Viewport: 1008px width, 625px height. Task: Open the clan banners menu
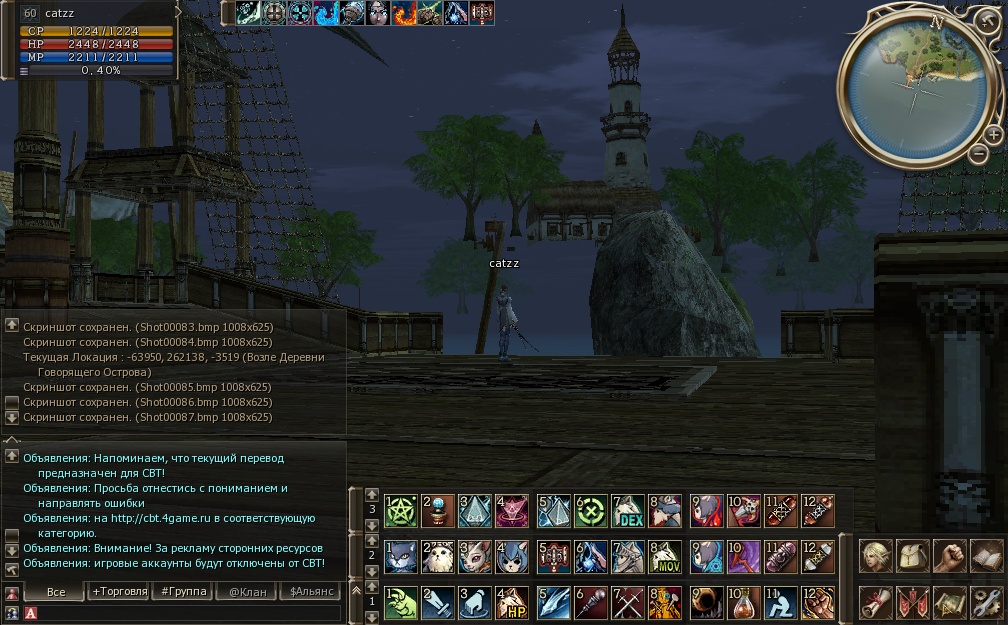tap(913, 602)
